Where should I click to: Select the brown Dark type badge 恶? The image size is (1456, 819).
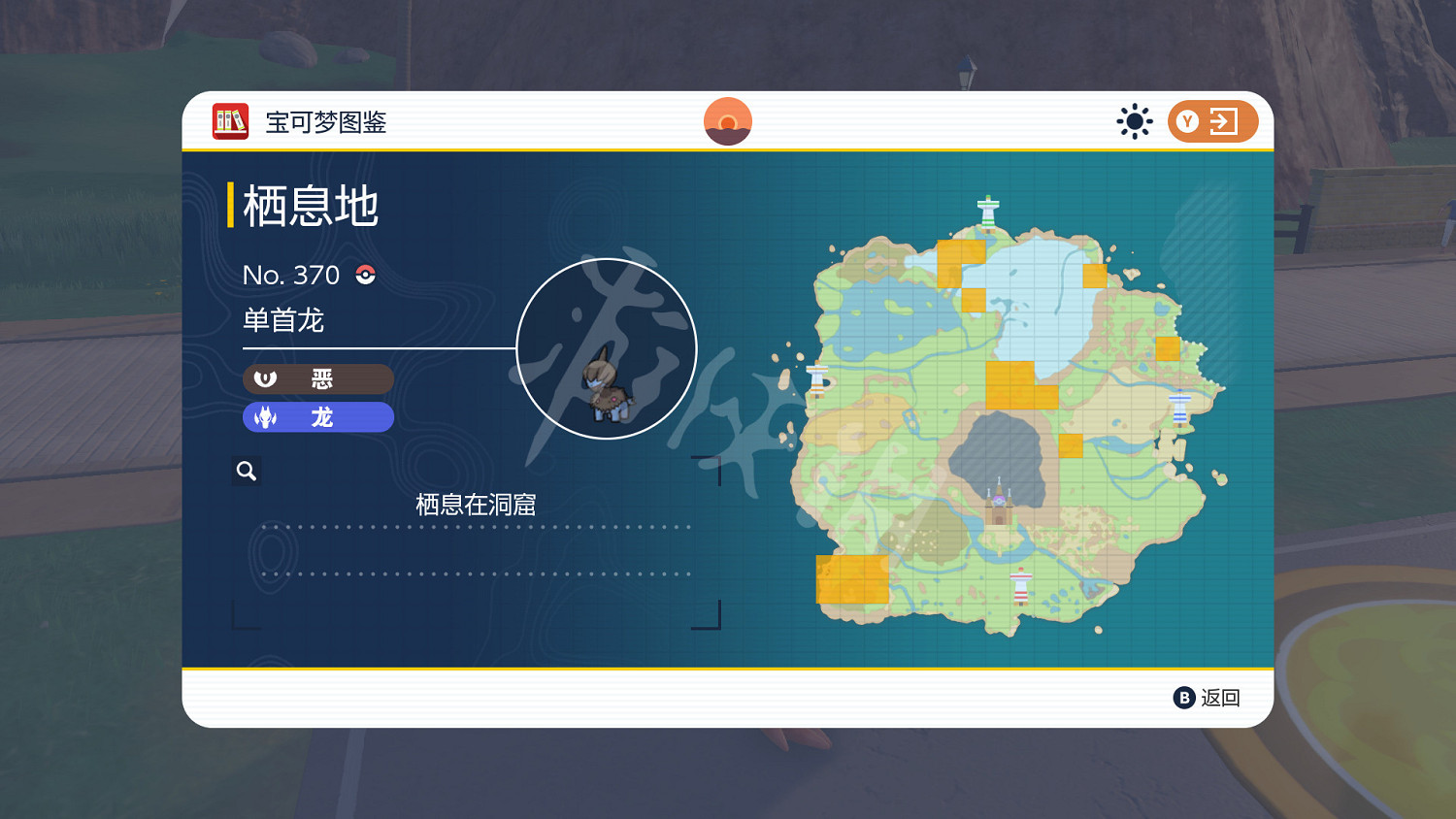pyautogui.click(x=318, y=378)
